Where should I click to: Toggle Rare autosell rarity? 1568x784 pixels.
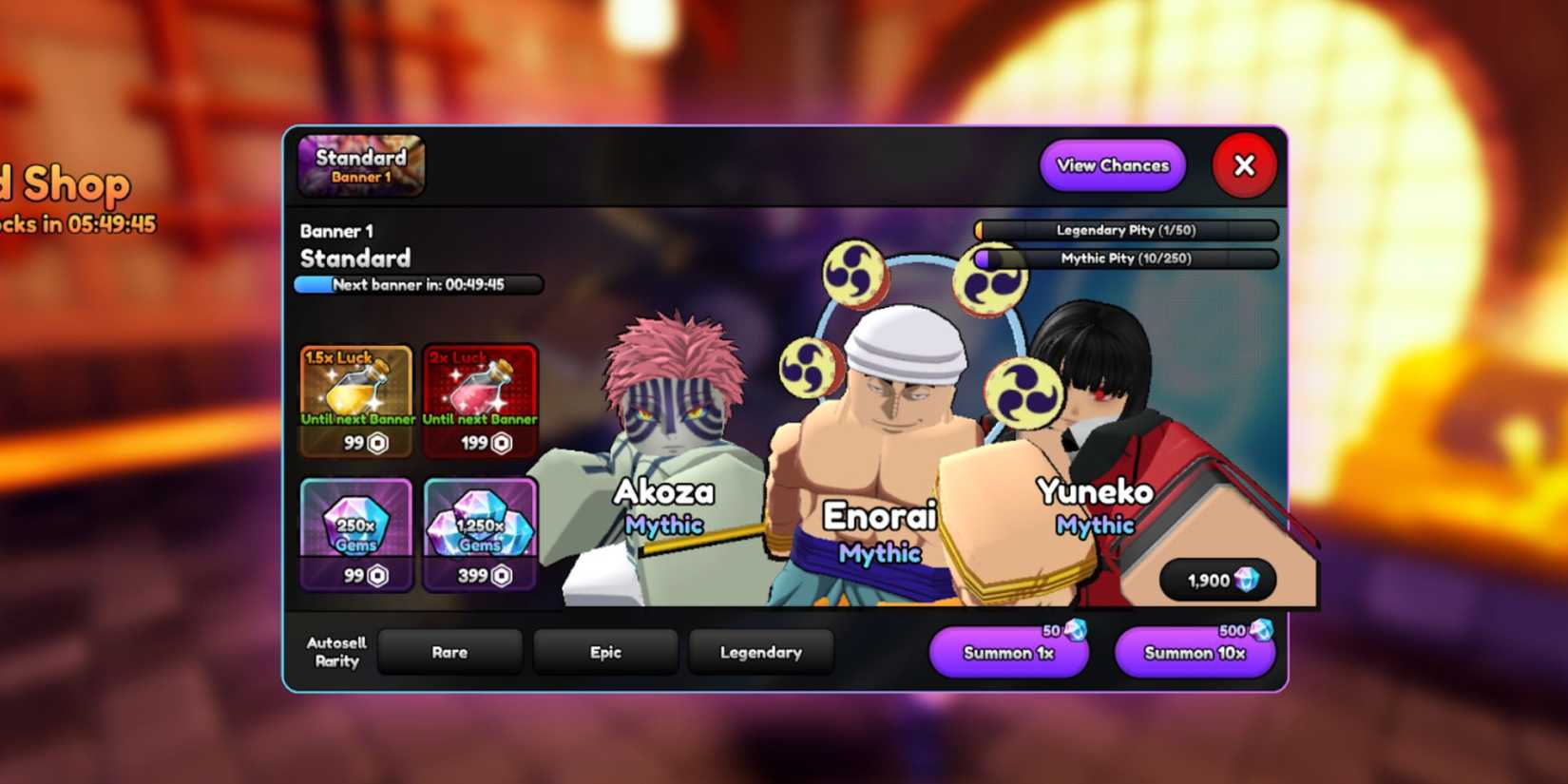pos(449,652)
